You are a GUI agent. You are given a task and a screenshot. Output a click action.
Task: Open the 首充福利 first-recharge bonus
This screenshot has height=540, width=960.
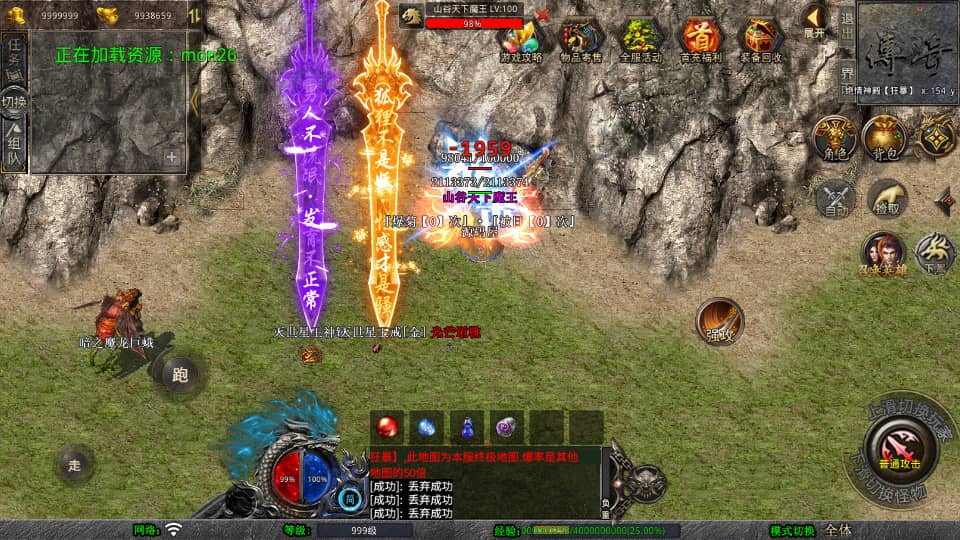pos(701,41)
